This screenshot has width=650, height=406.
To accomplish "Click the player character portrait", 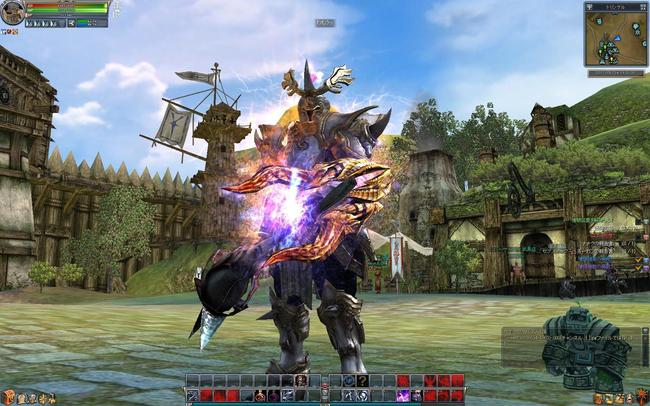I will click(x=12, y=13).
